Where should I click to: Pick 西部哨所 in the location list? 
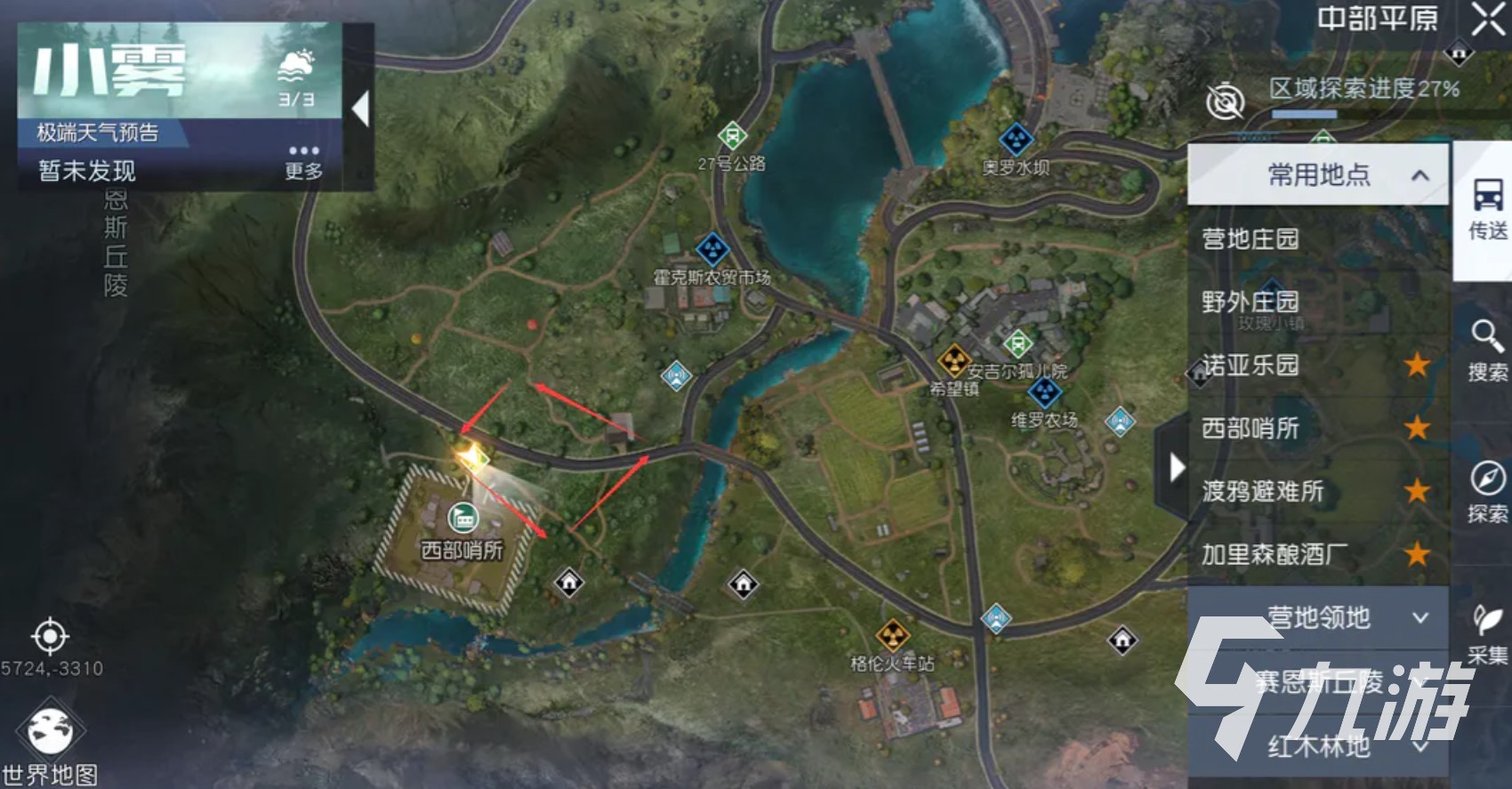[x=1251, y=428]
